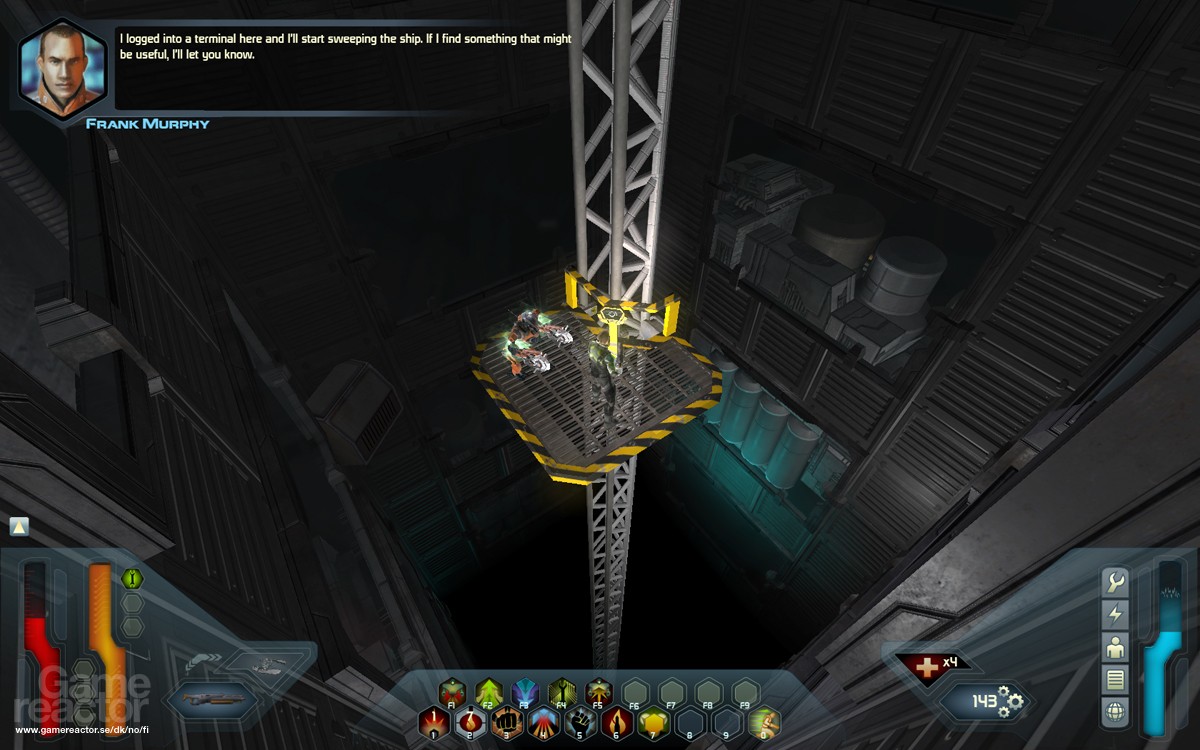
Task: Activate the green arrows F2 ability
Action: (488, 691)
